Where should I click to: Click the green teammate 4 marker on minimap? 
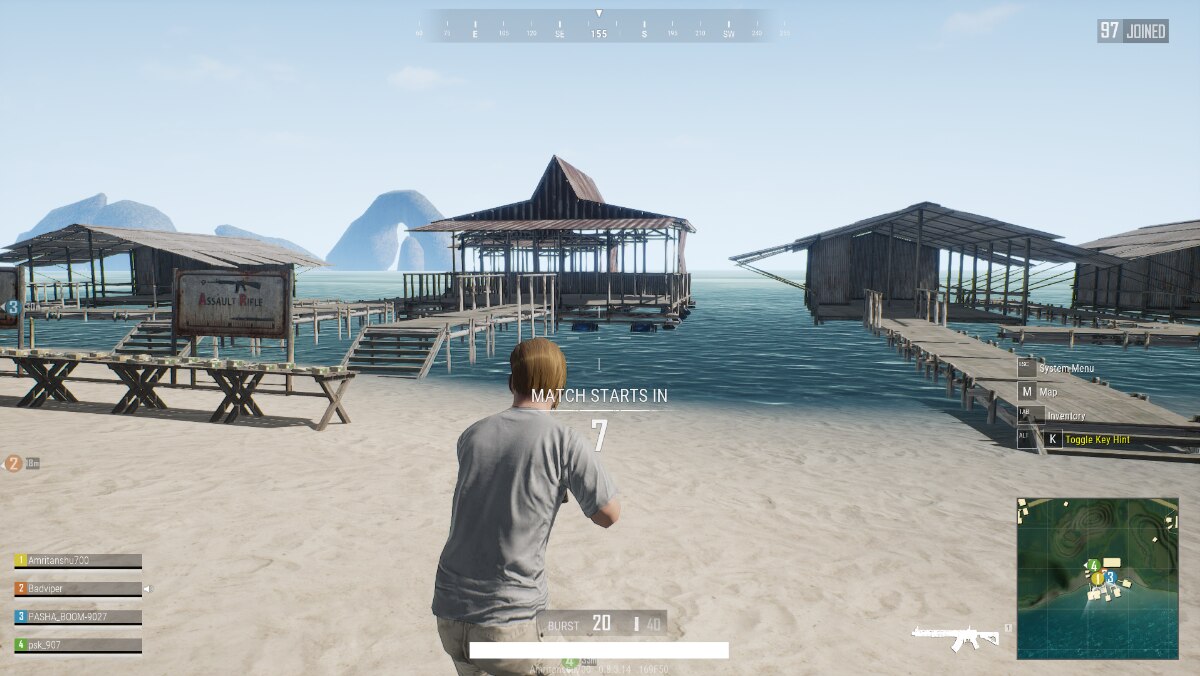click(1094, 566)
